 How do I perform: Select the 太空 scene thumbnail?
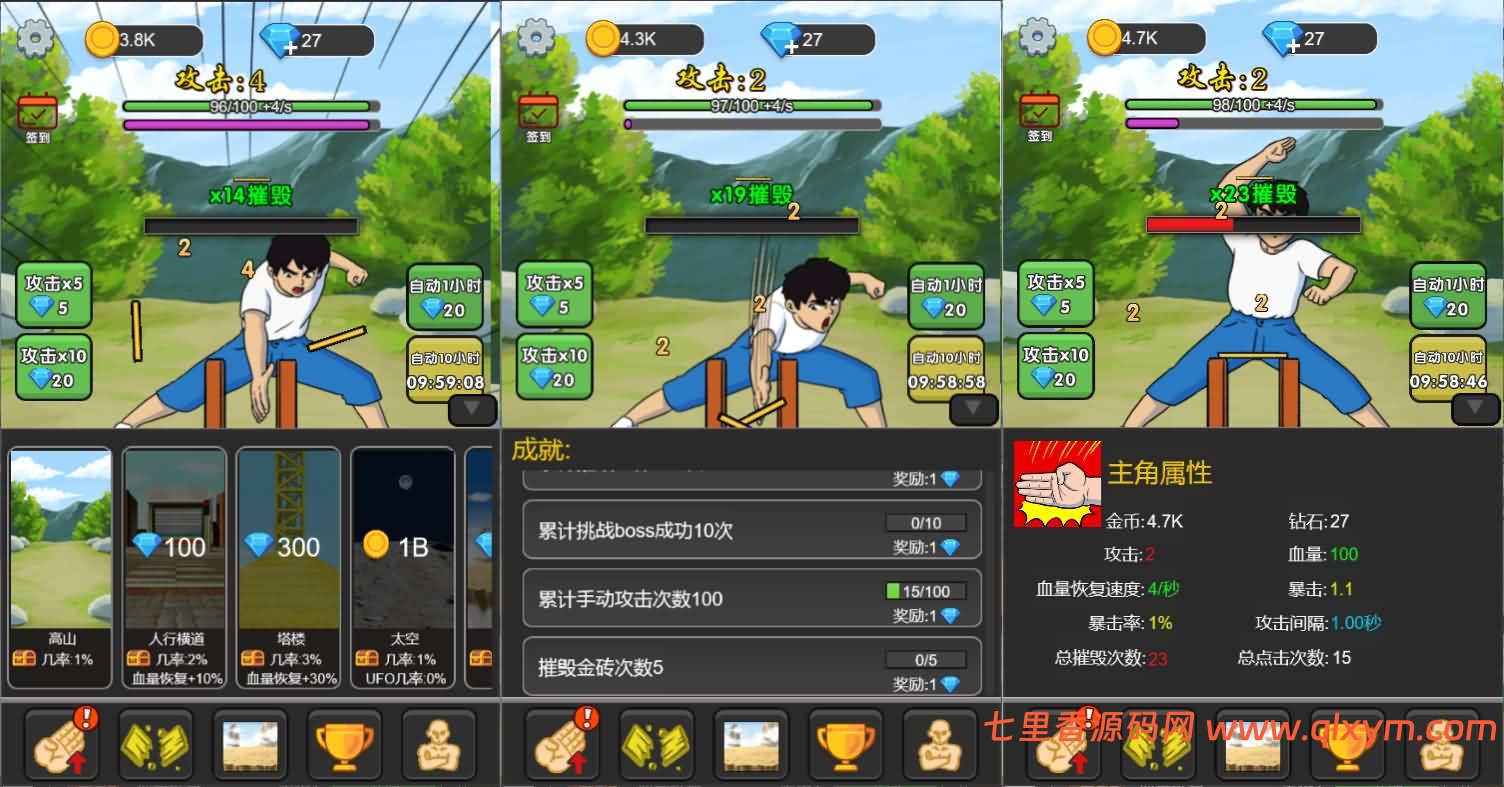click(x=402, y=550)
